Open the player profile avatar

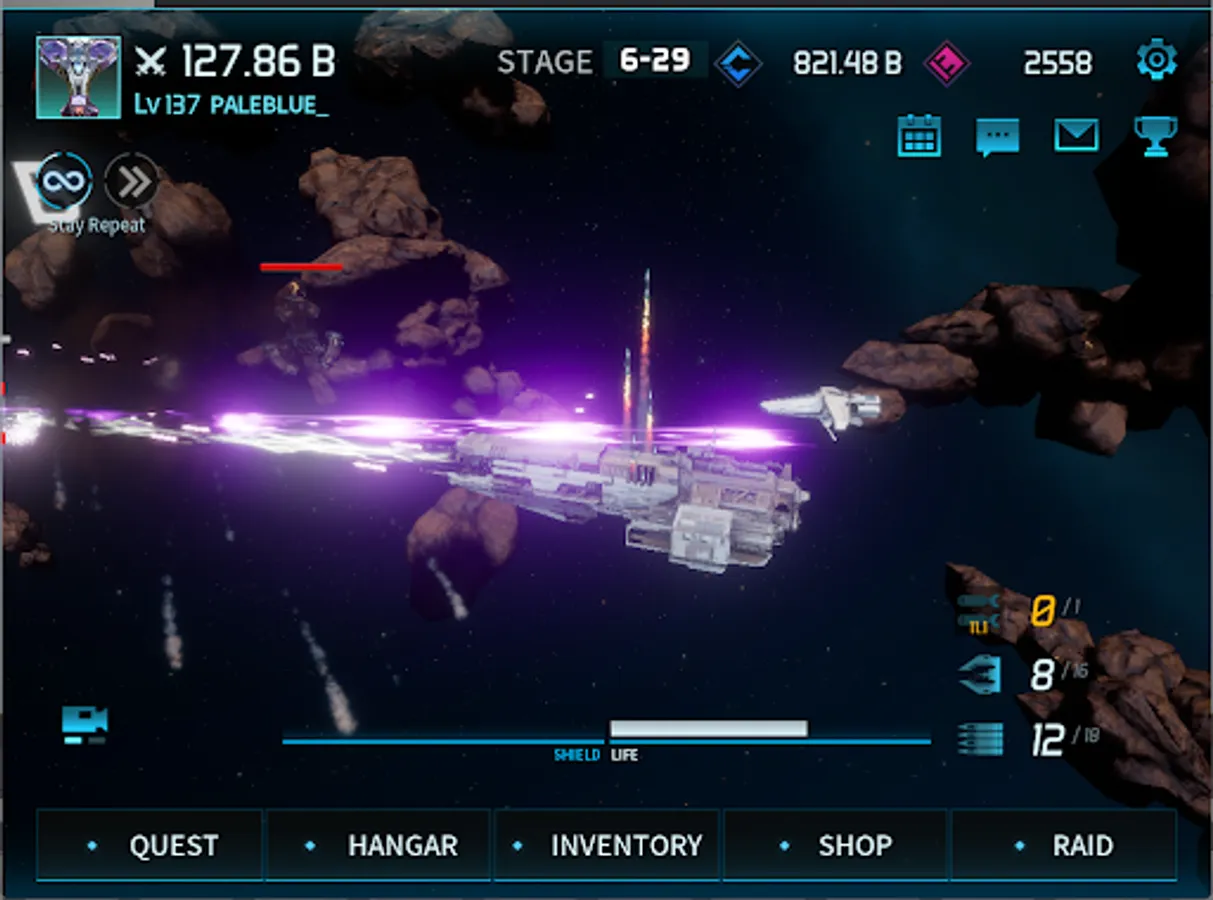[x=79, y=77]
